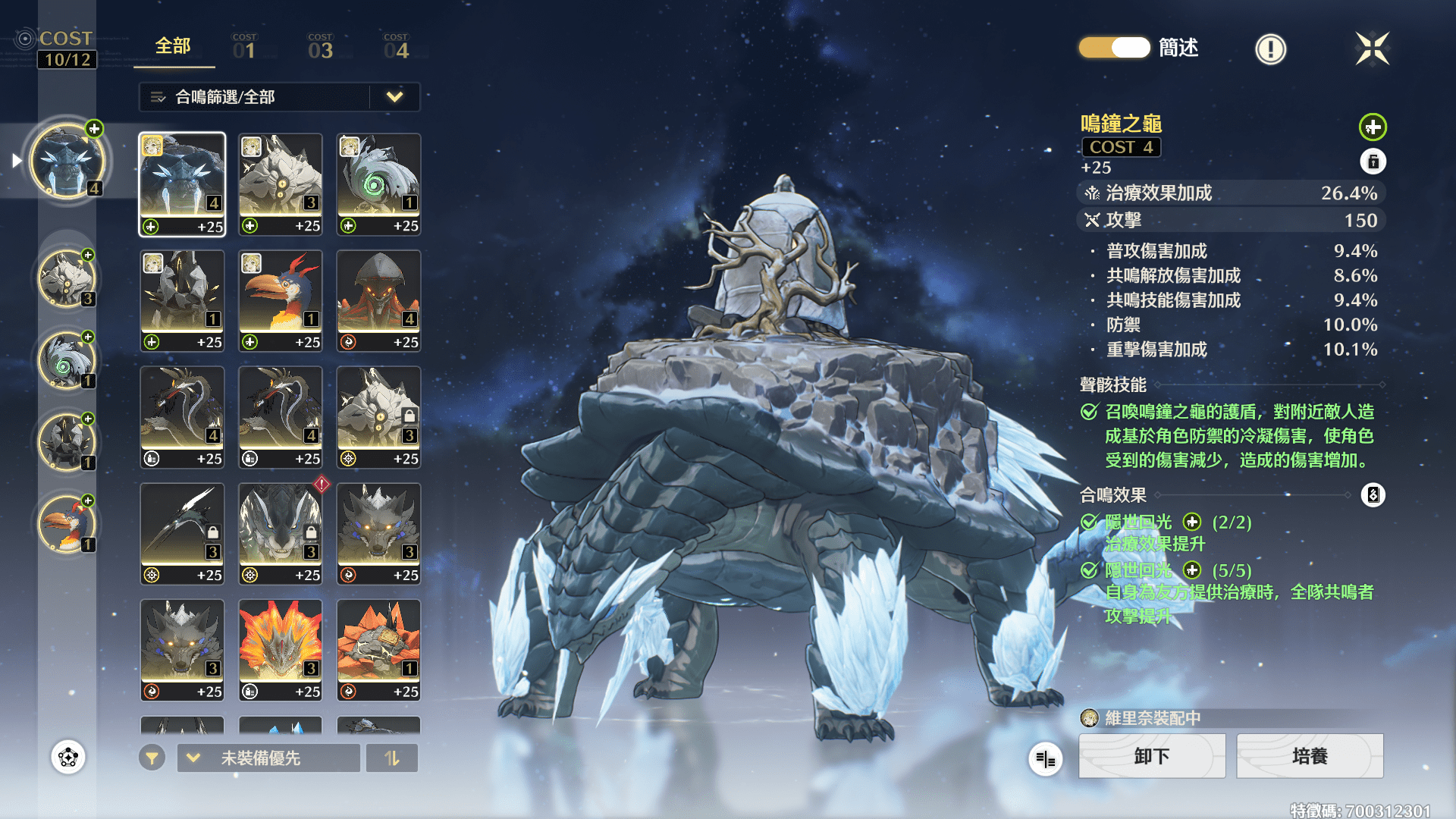Open the exclamation mark info button
This screenshot has width=1456, height=819.
pos(1270,49)
